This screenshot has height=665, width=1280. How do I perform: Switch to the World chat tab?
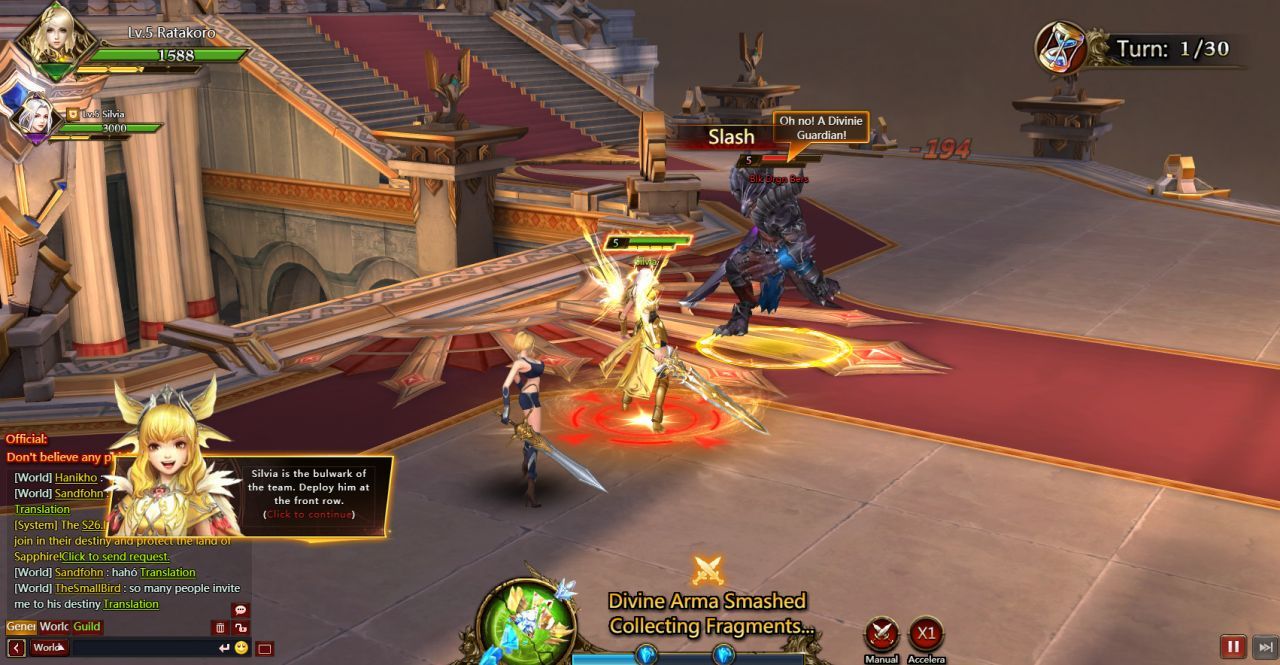pyautogui.click(x=54, y=627)
